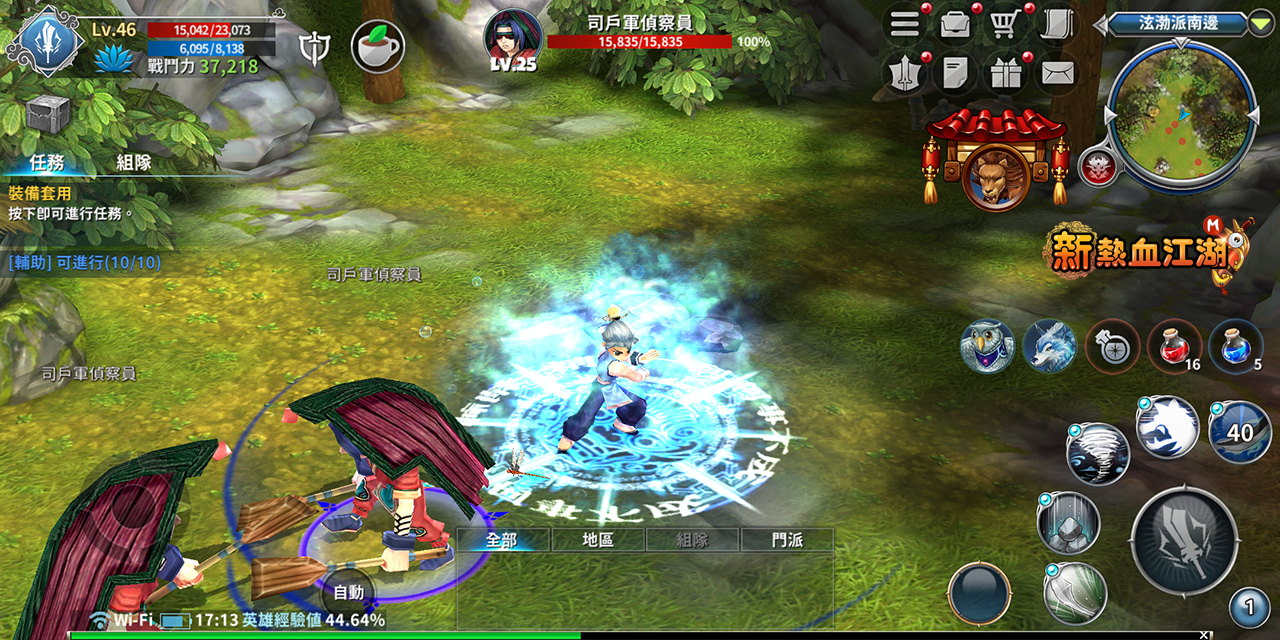Switch chat to the 地區 channel

pos(598,540)
